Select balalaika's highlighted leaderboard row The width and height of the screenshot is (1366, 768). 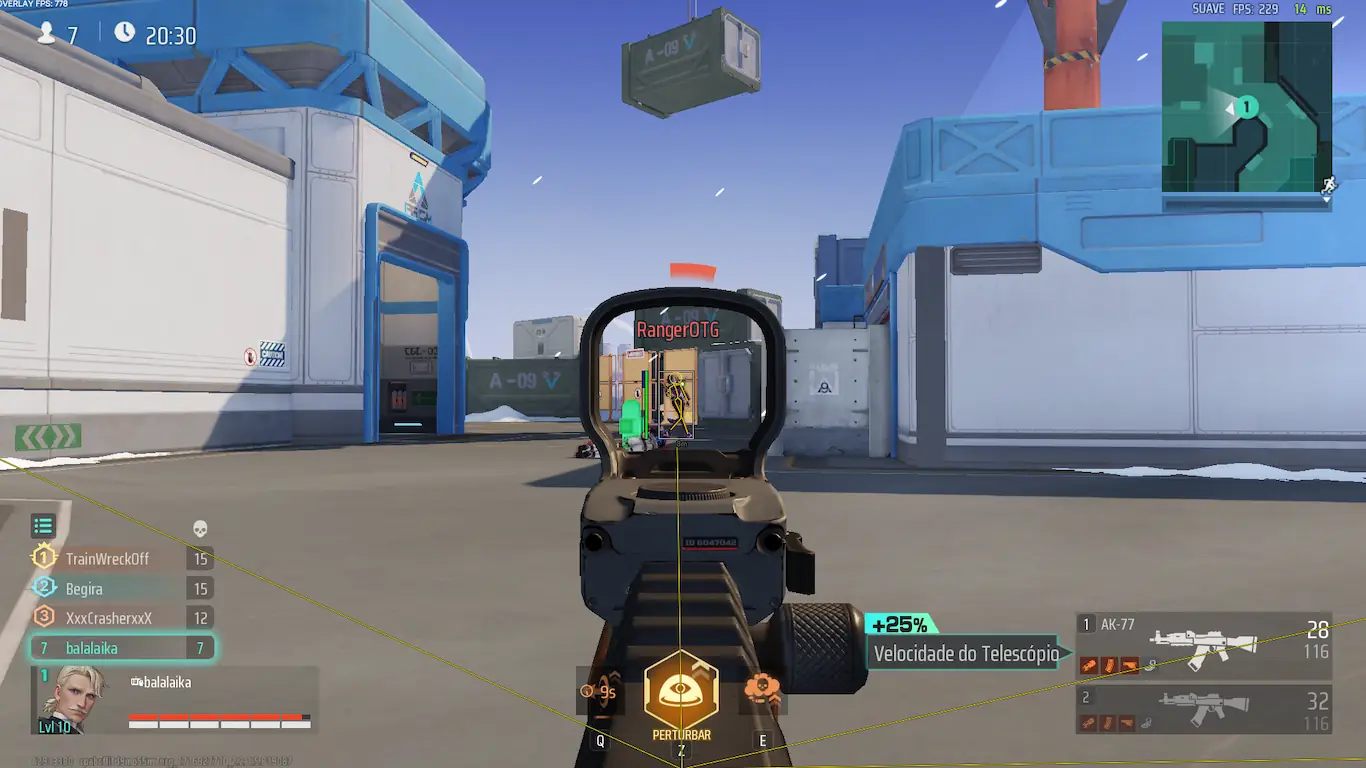120,648
